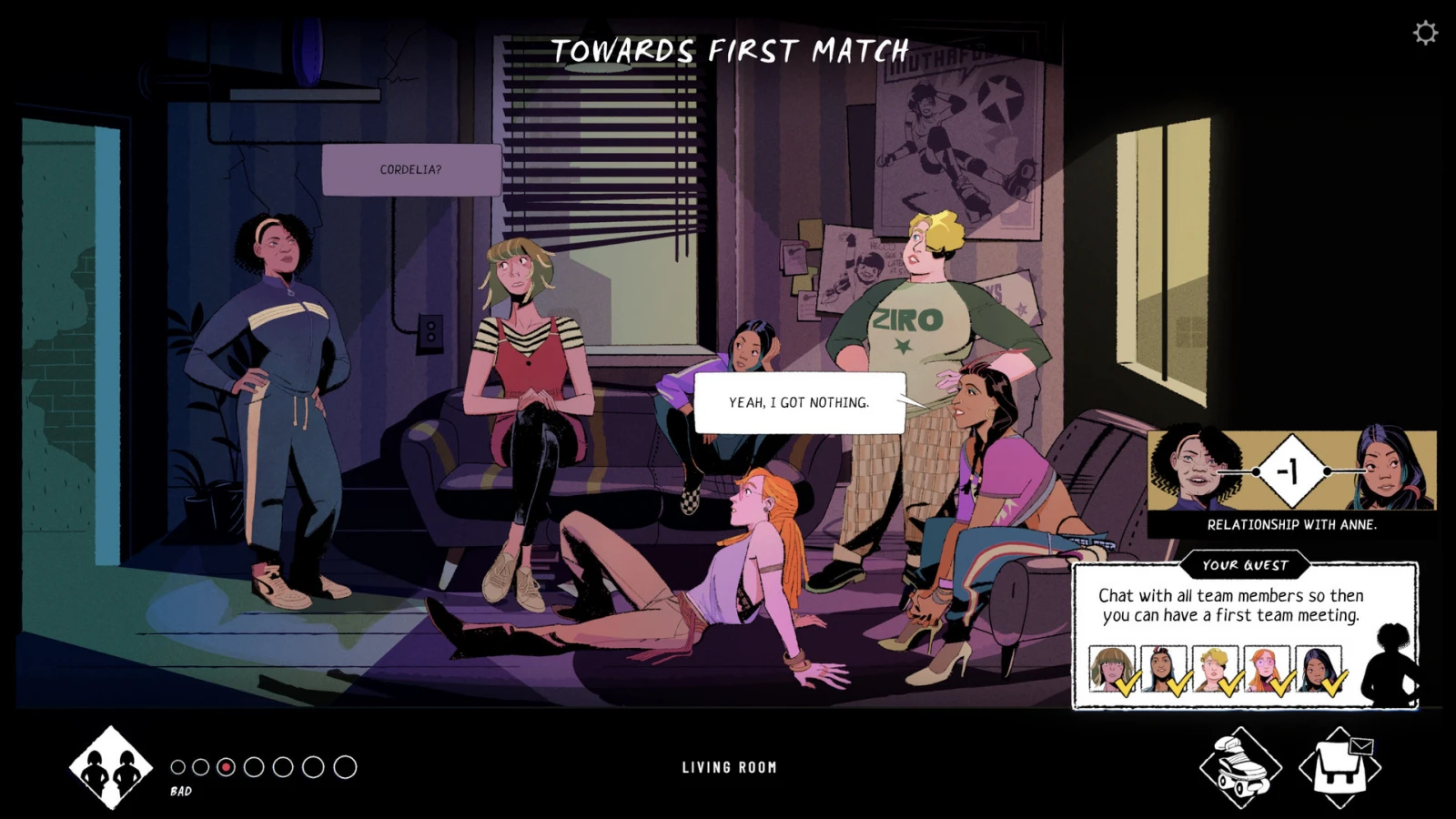Viewport: 1456px width, 819px height.
Task: Open the team relationships diamond icon
Action: point(111,767)
